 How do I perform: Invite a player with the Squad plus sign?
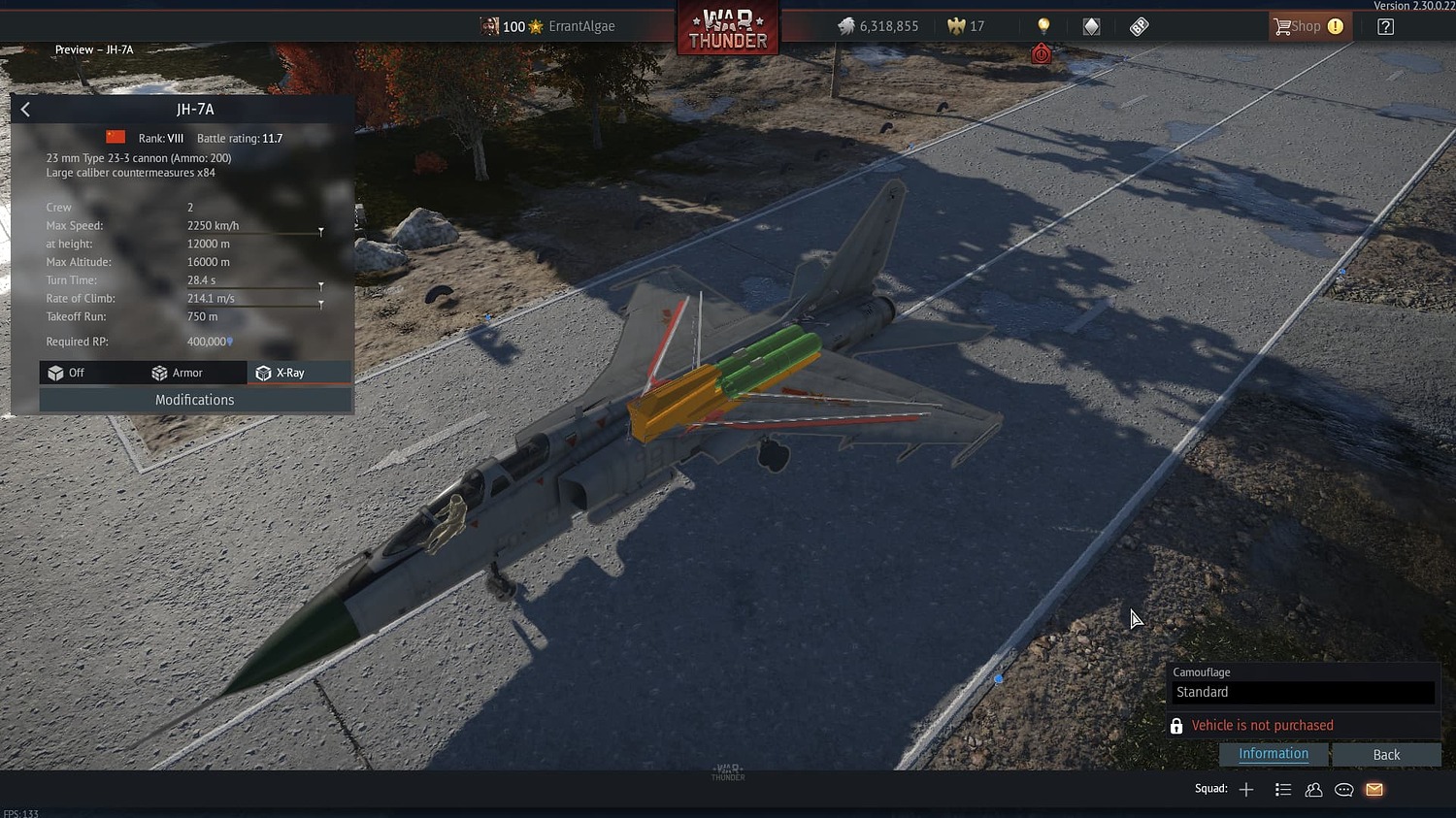[1245, 789]
